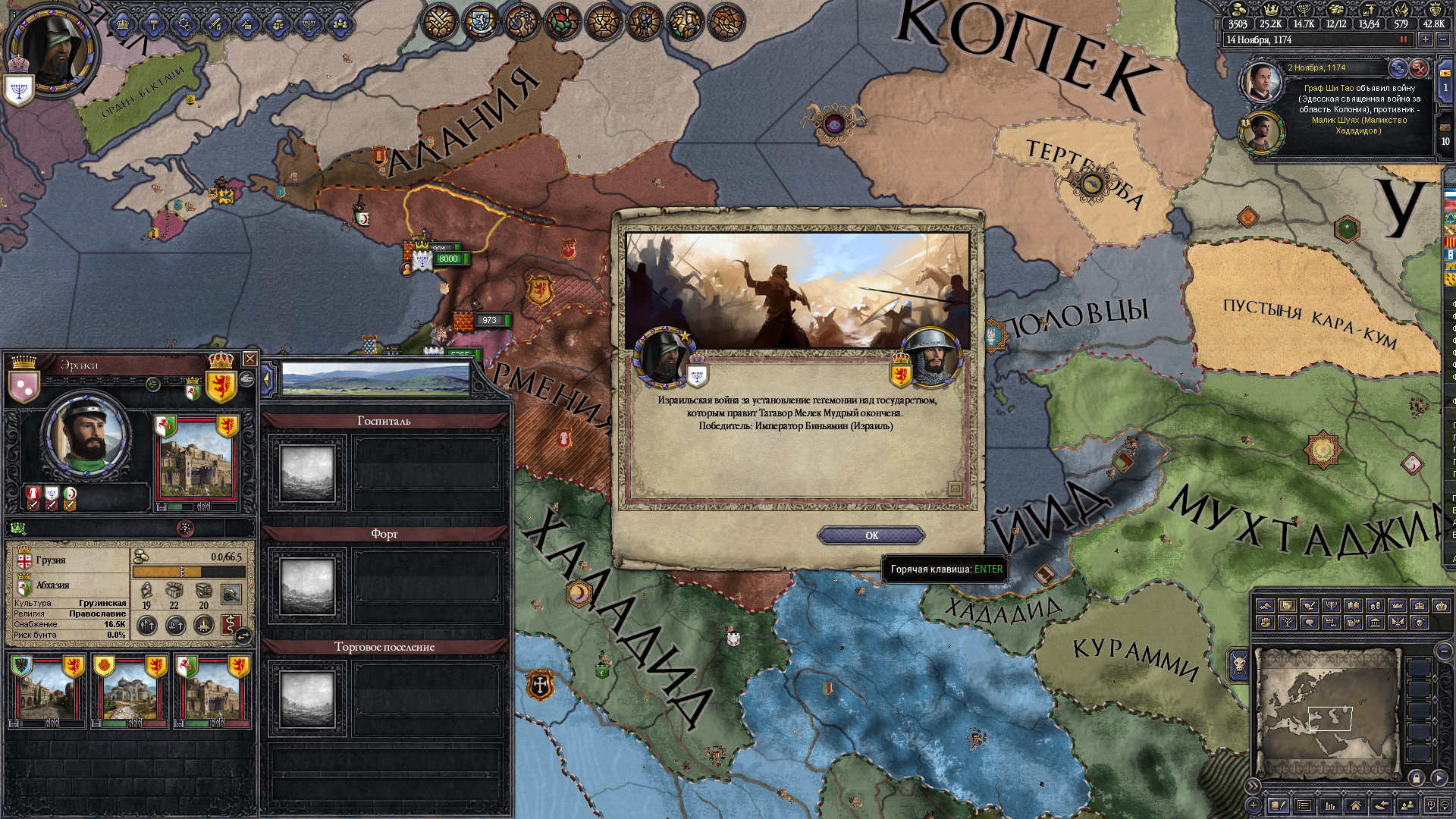Close the Egrisi province panel
Image resolution: width=1456 pixels, height=819 pixels.
pos(249,359)
